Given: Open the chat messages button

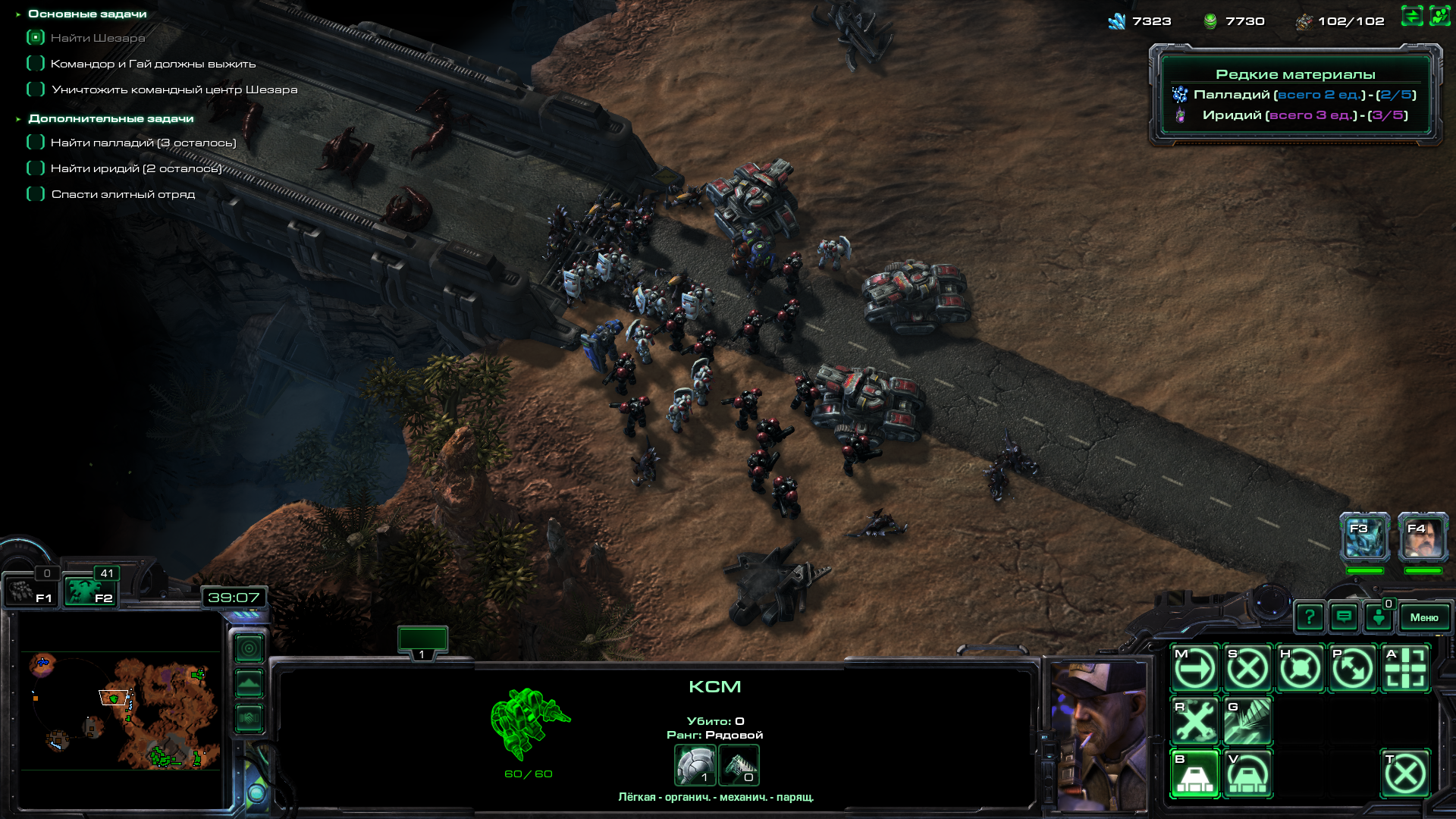Looking at the screenshot, I should [1344, 617].
